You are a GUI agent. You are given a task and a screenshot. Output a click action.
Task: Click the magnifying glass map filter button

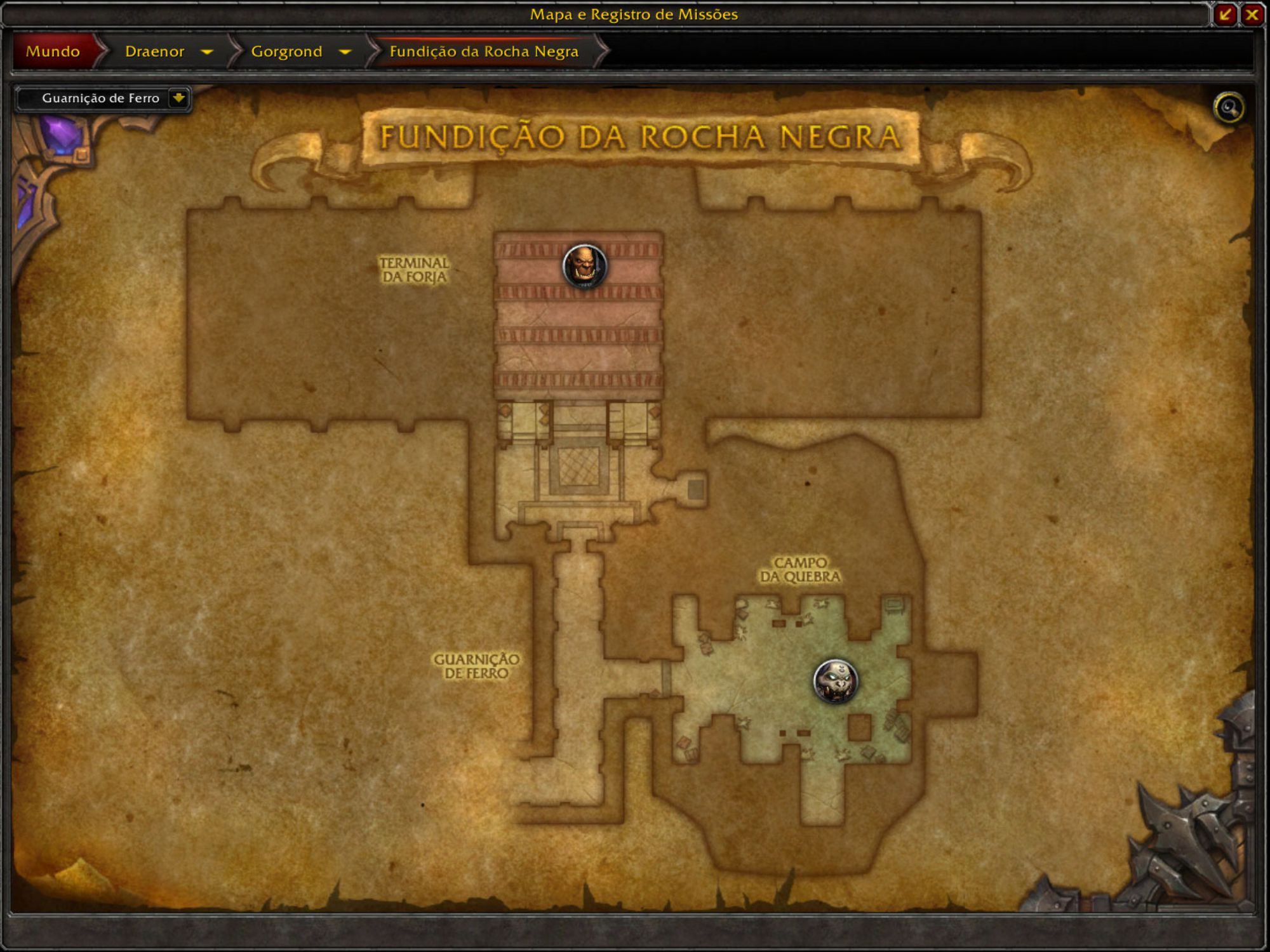1229,107
